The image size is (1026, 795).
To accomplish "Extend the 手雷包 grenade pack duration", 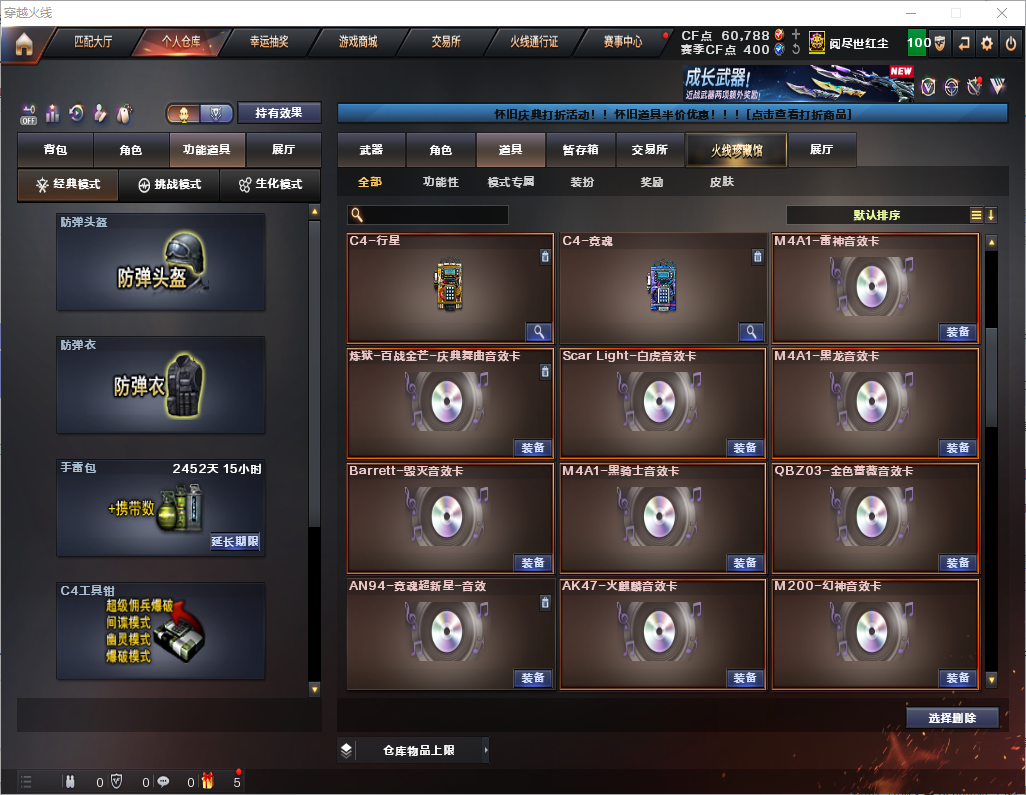I will tap(235, 542).
